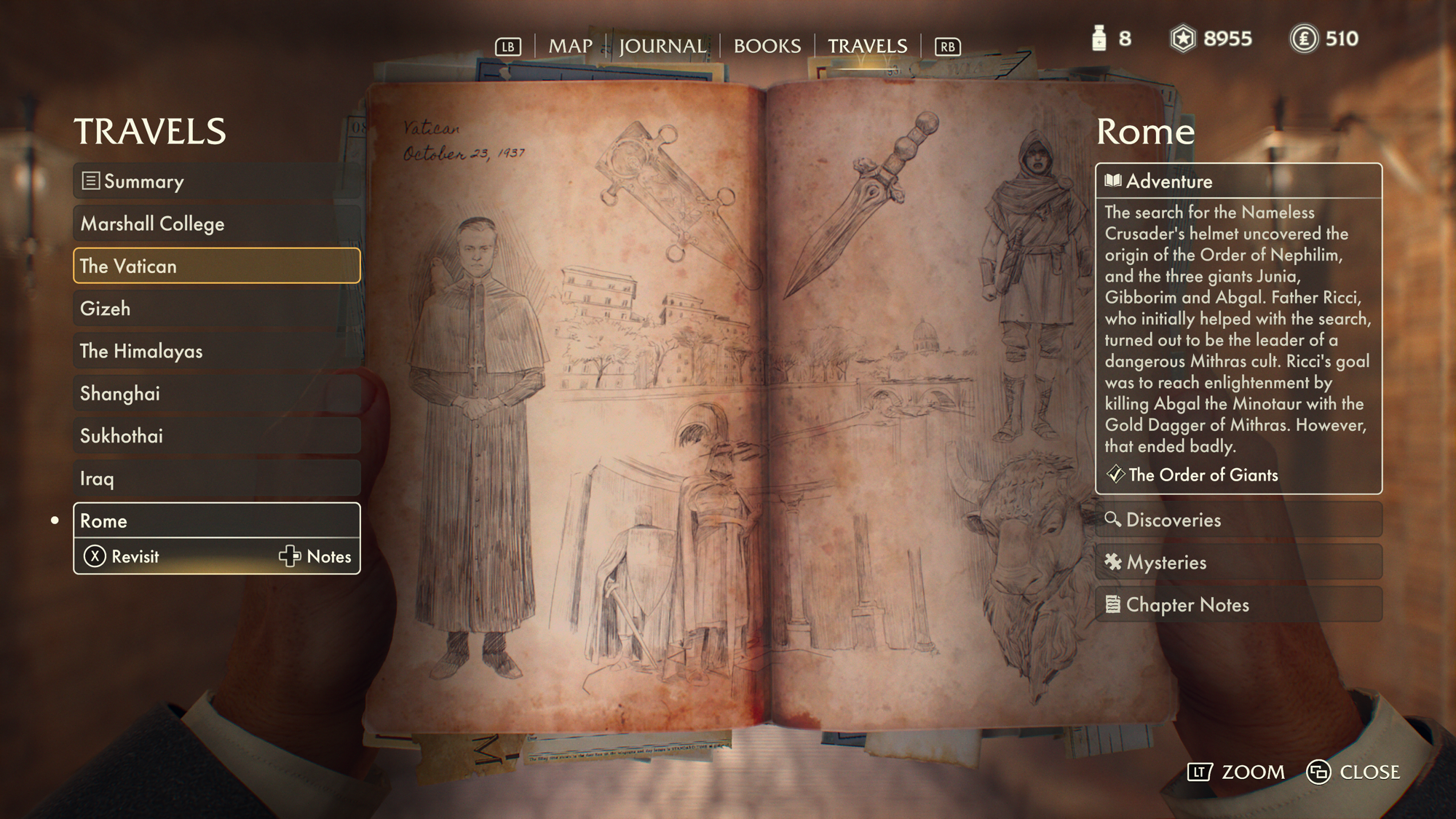The height and width of the screenshot is (819, 1456).
Task: Select the Gizeh travel entry
Action: (216, 309)
